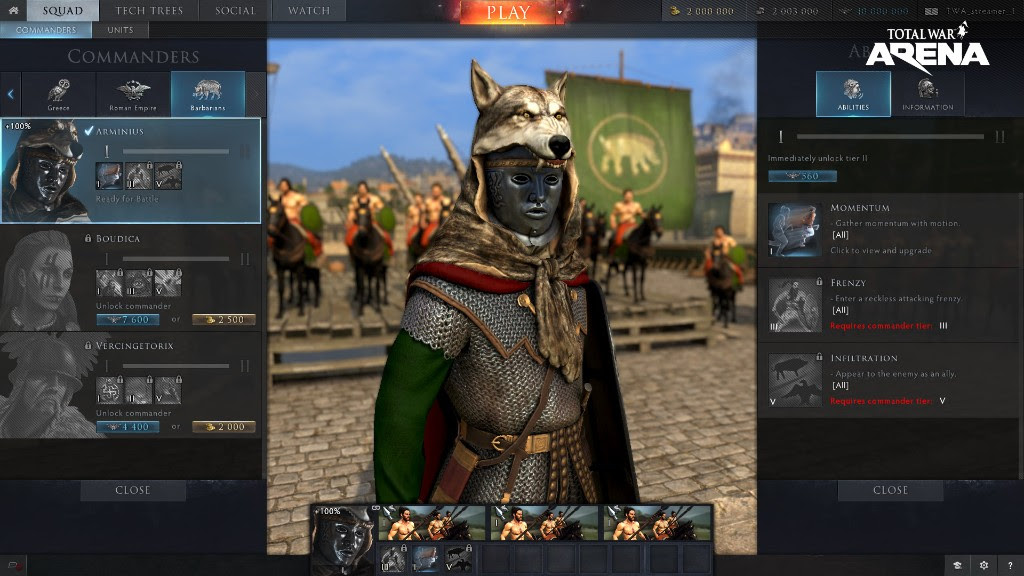Select the Infiltration ability entry
1024x576 pixels.
[890, 380]
